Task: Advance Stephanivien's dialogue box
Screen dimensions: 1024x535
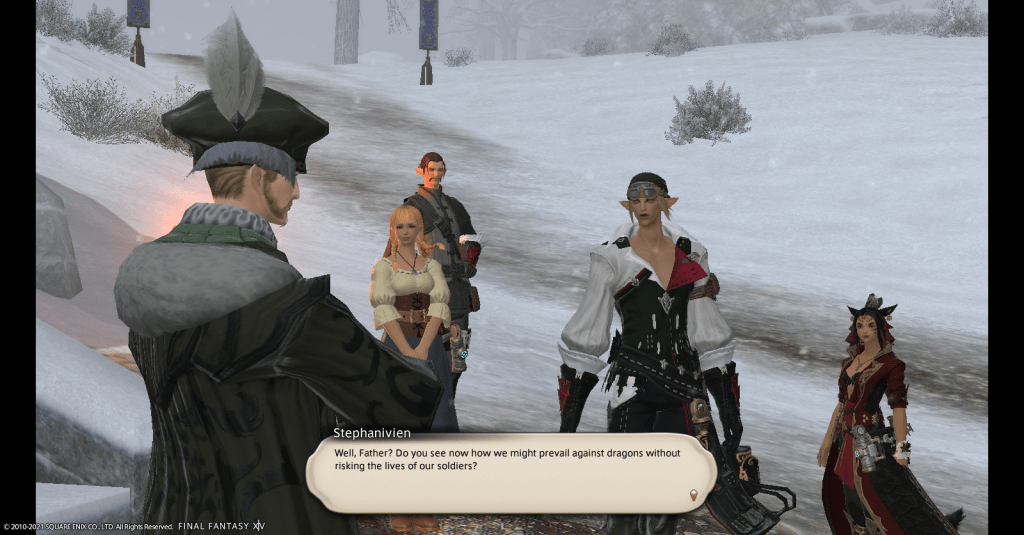Action: coord(509,472)
